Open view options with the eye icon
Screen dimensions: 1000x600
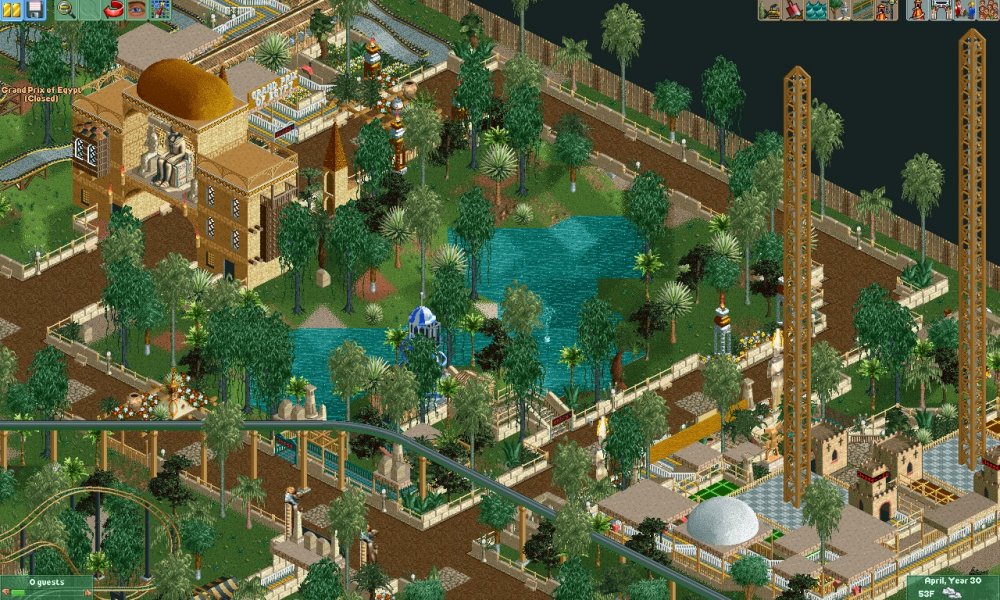137,10
